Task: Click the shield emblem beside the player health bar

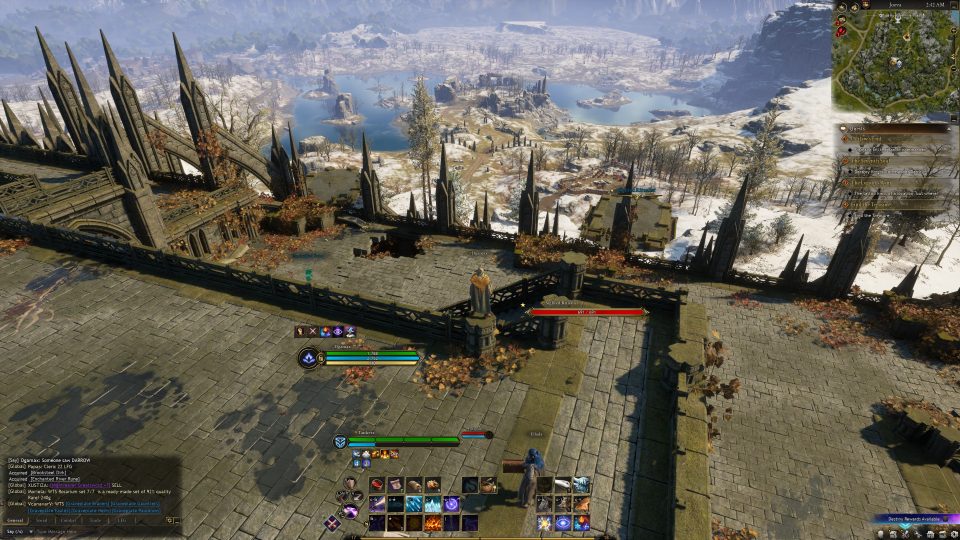Action: point(341,441)
